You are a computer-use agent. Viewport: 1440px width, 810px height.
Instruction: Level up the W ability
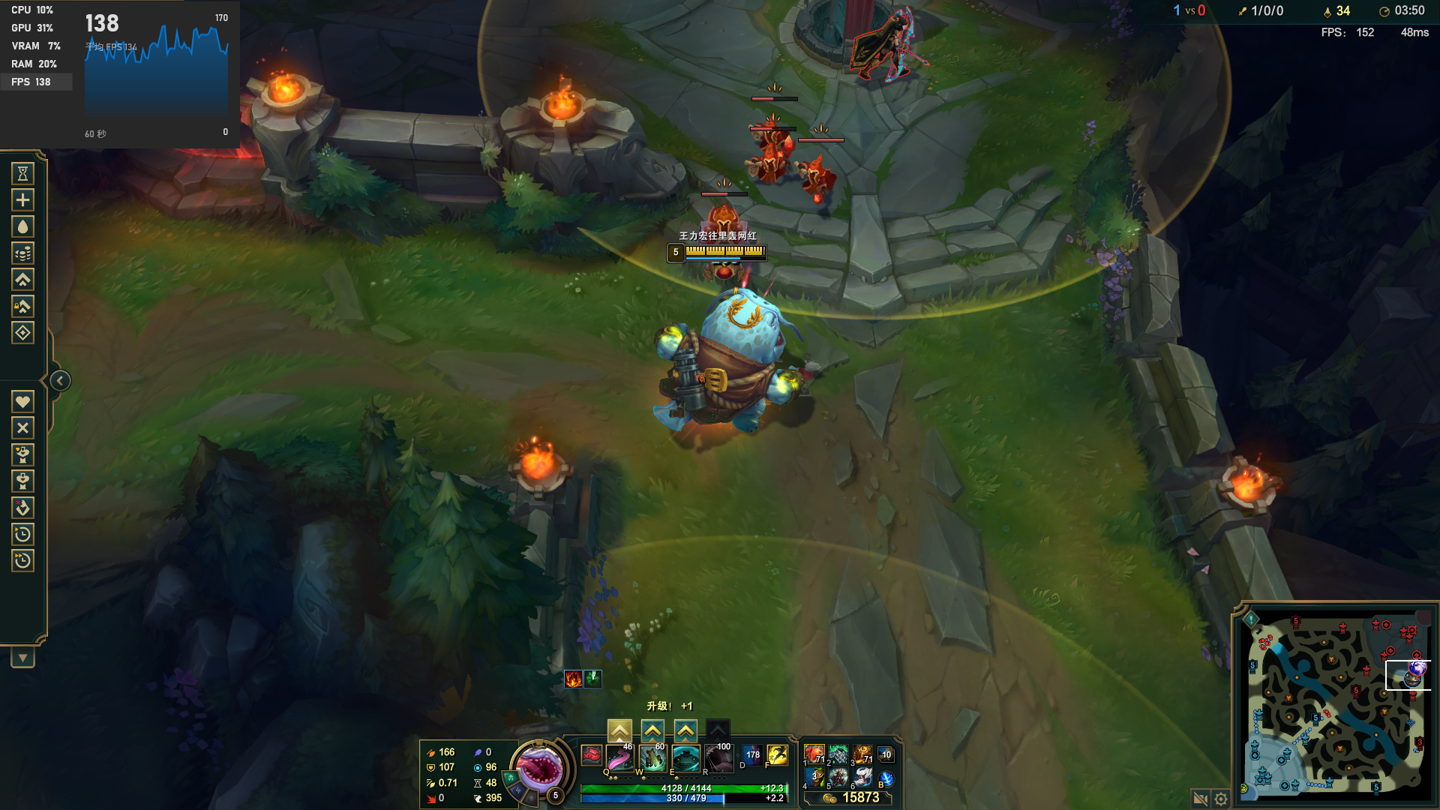pyautogui.click(x=652, y=731)
